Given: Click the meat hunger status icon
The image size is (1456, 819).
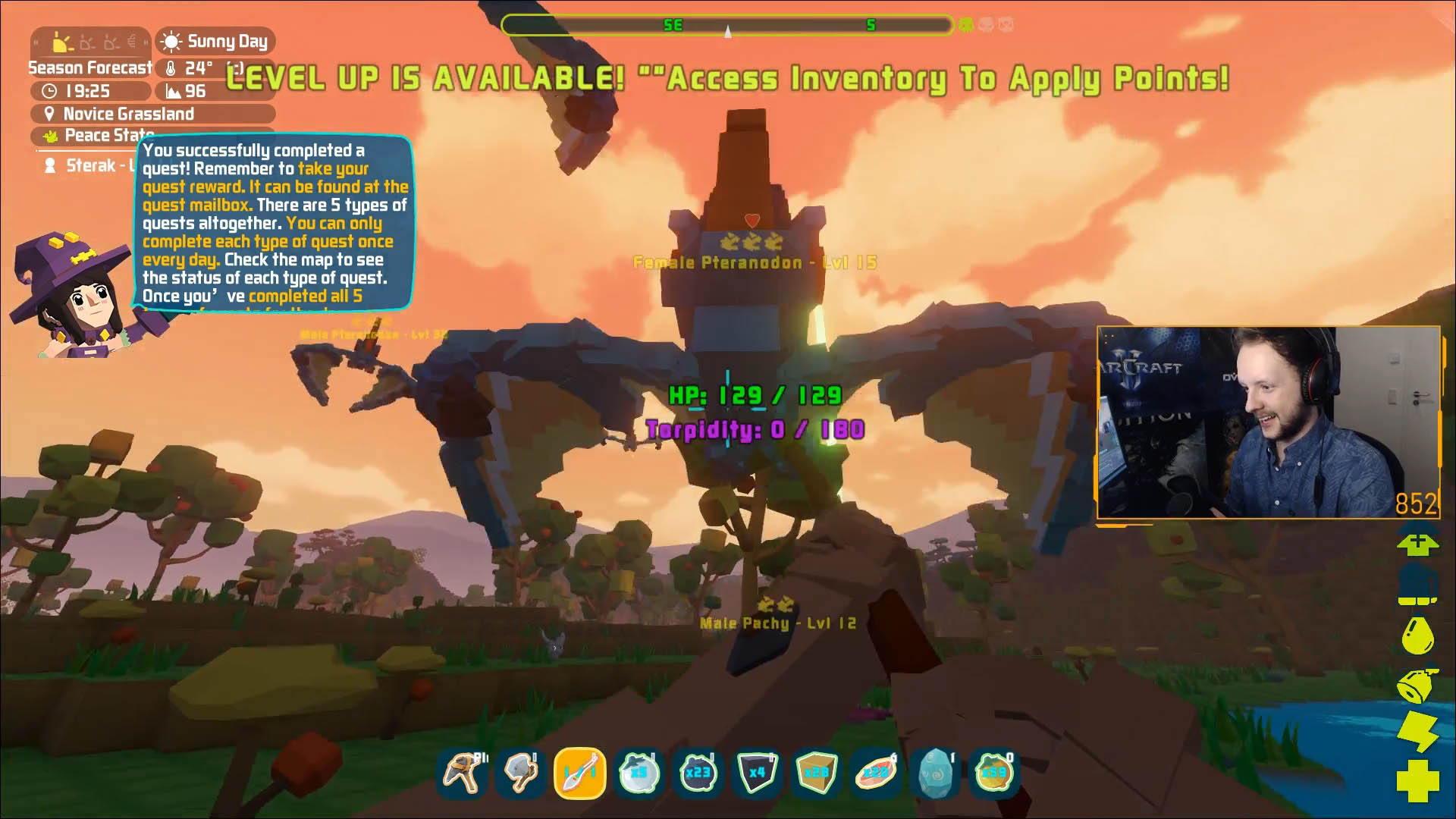Looking at the screenshot, I should point(1417,685).
